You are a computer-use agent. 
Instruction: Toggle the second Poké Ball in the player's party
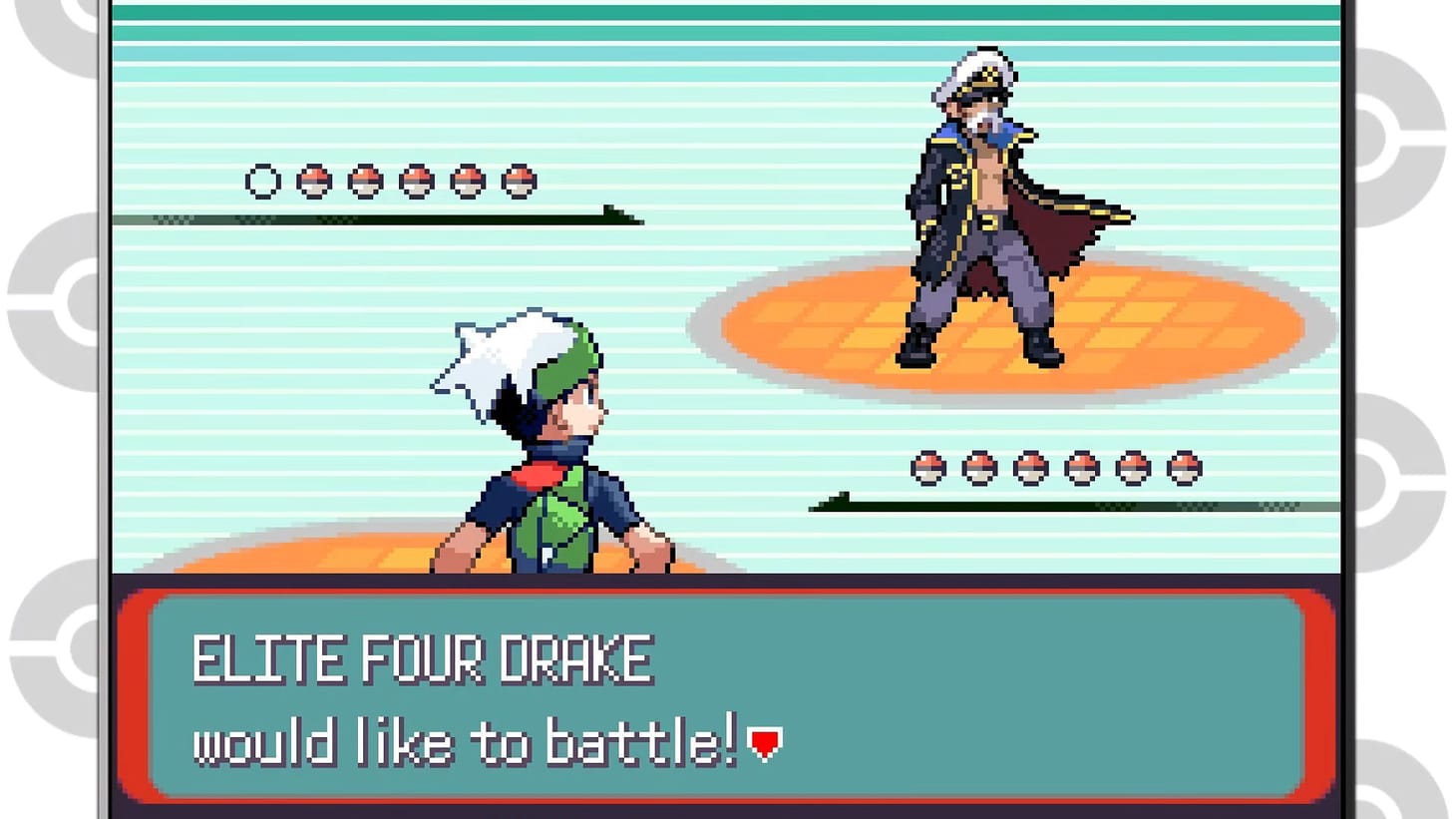(982, 465)
